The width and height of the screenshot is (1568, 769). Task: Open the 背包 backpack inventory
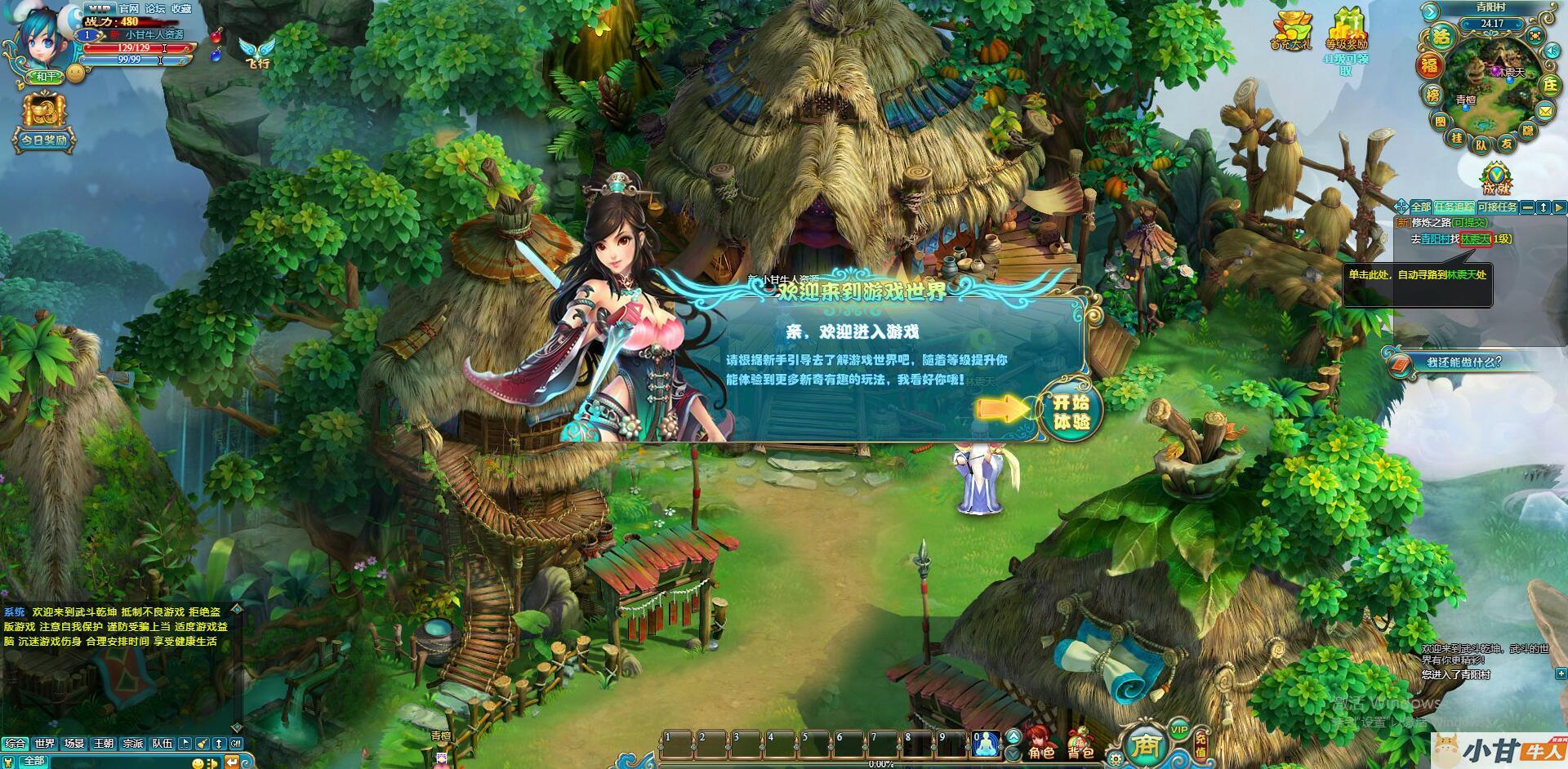1079,741
